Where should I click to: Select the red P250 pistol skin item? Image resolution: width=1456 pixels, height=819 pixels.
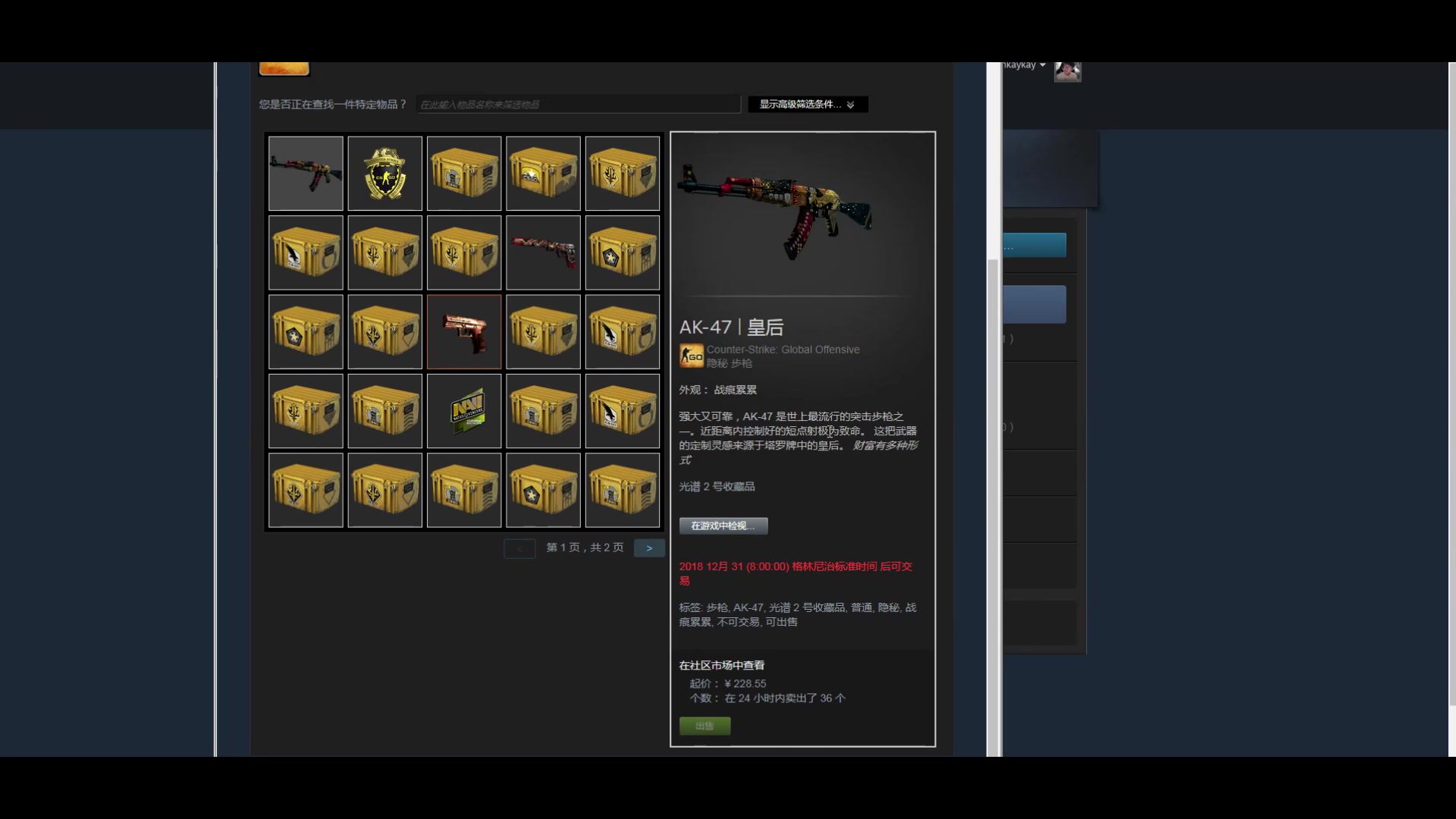click(x=463, y=331)
